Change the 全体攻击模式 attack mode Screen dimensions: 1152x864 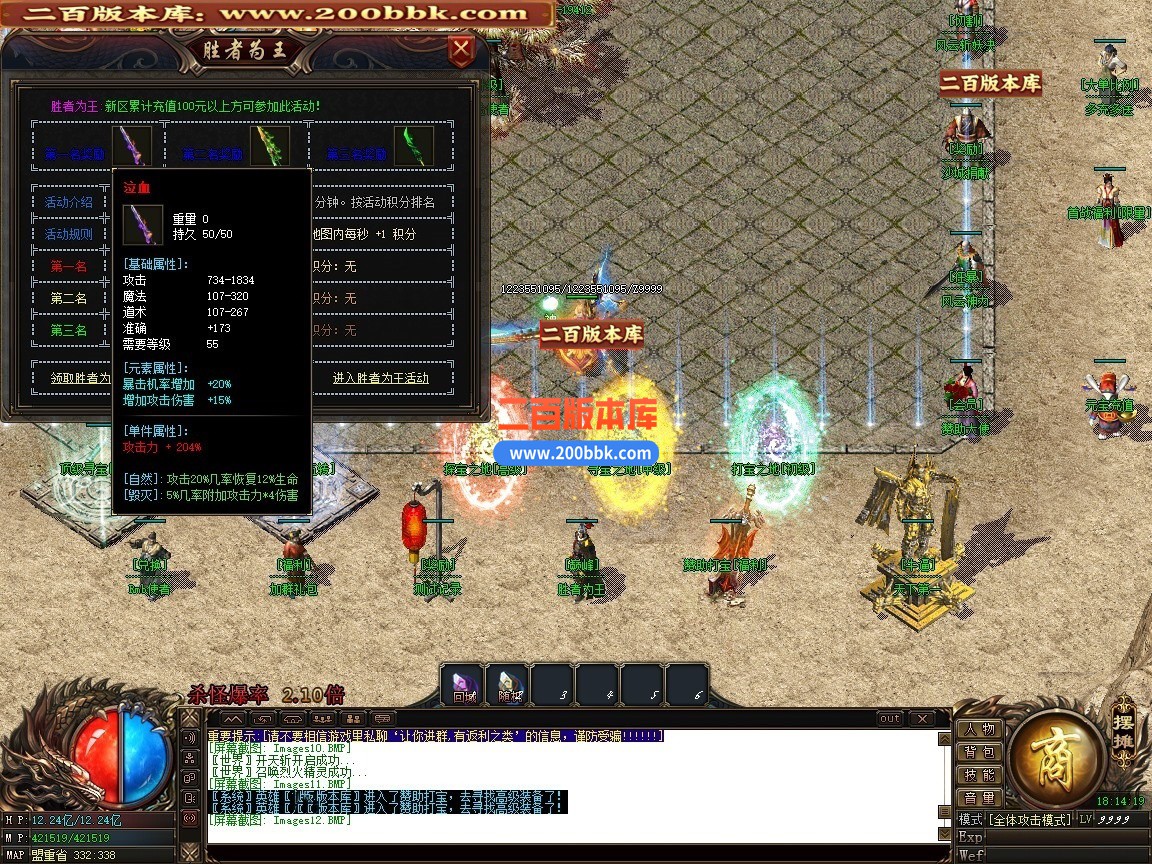[x=1030, y=820]
